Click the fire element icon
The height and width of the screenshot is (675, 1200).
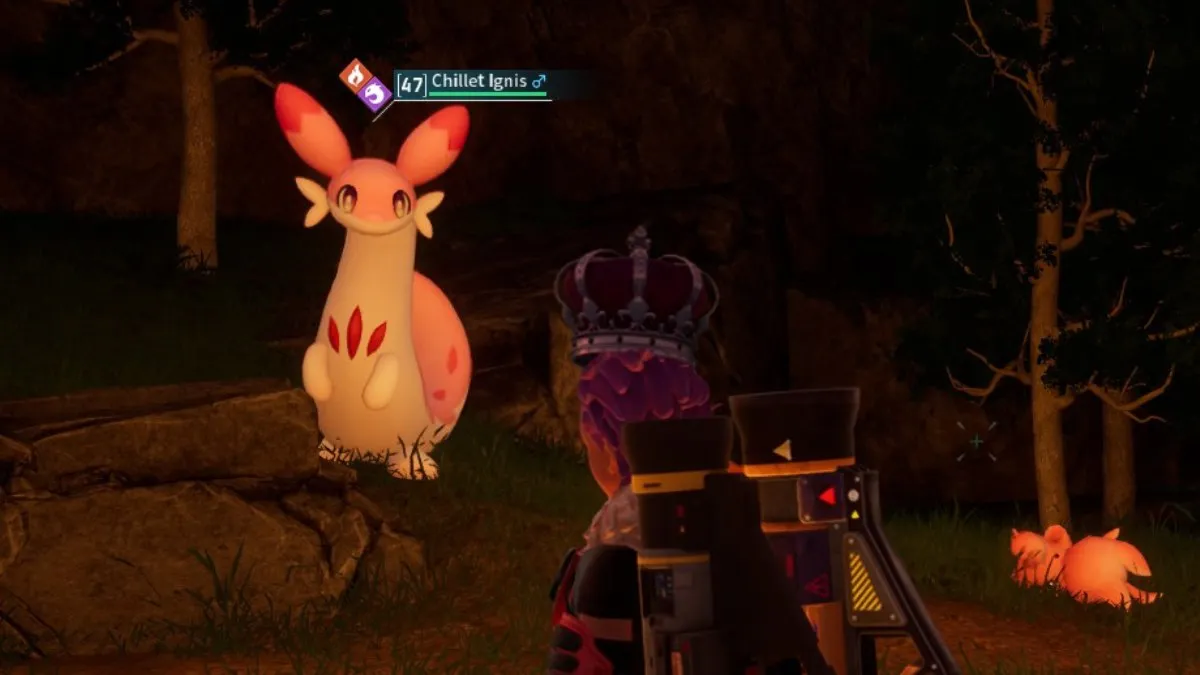356,75
